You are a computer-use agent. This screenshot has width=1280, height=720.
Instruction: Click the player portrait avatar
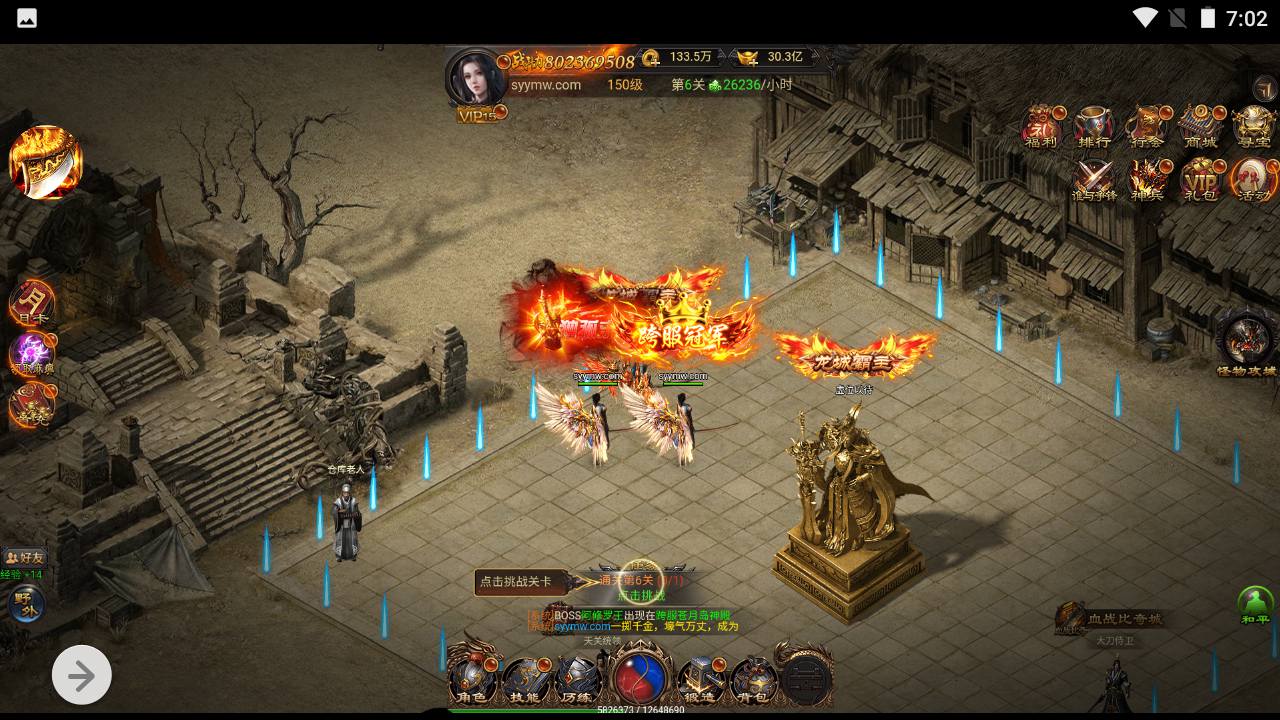tap(476, 77)
